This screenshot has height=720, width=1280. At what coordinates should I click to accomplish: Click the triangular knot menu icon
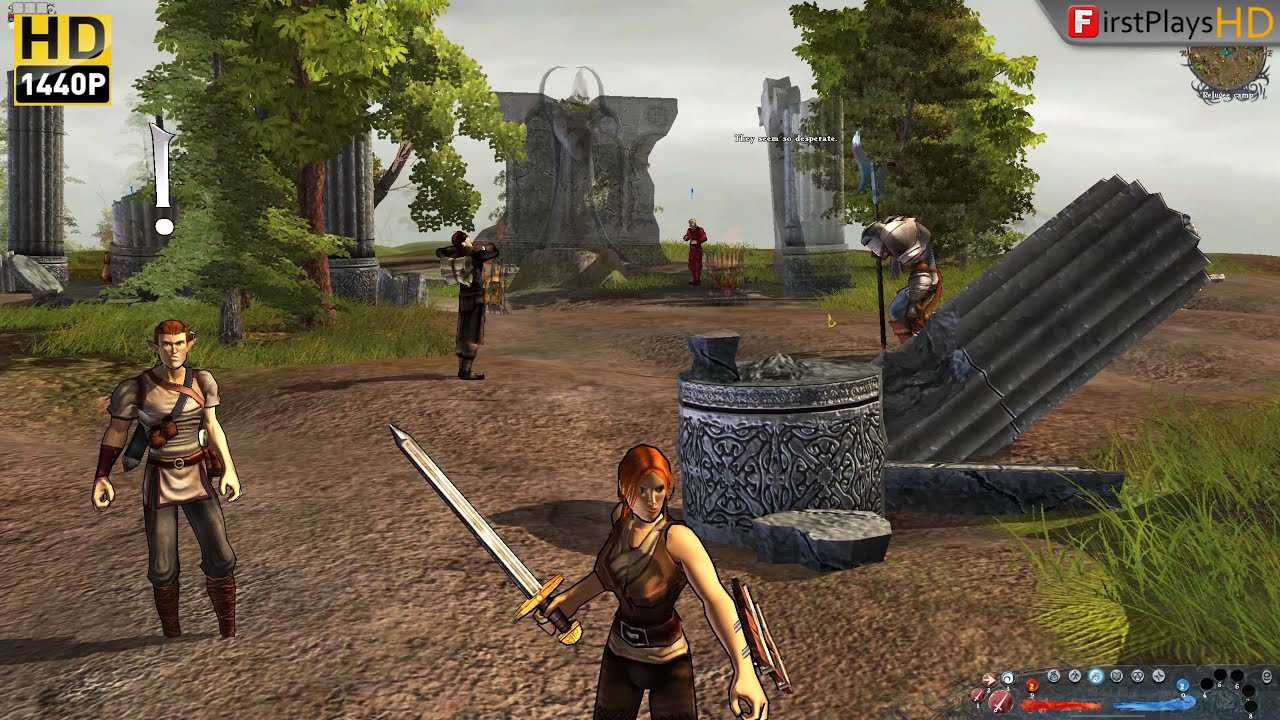tap(1138, 676)
